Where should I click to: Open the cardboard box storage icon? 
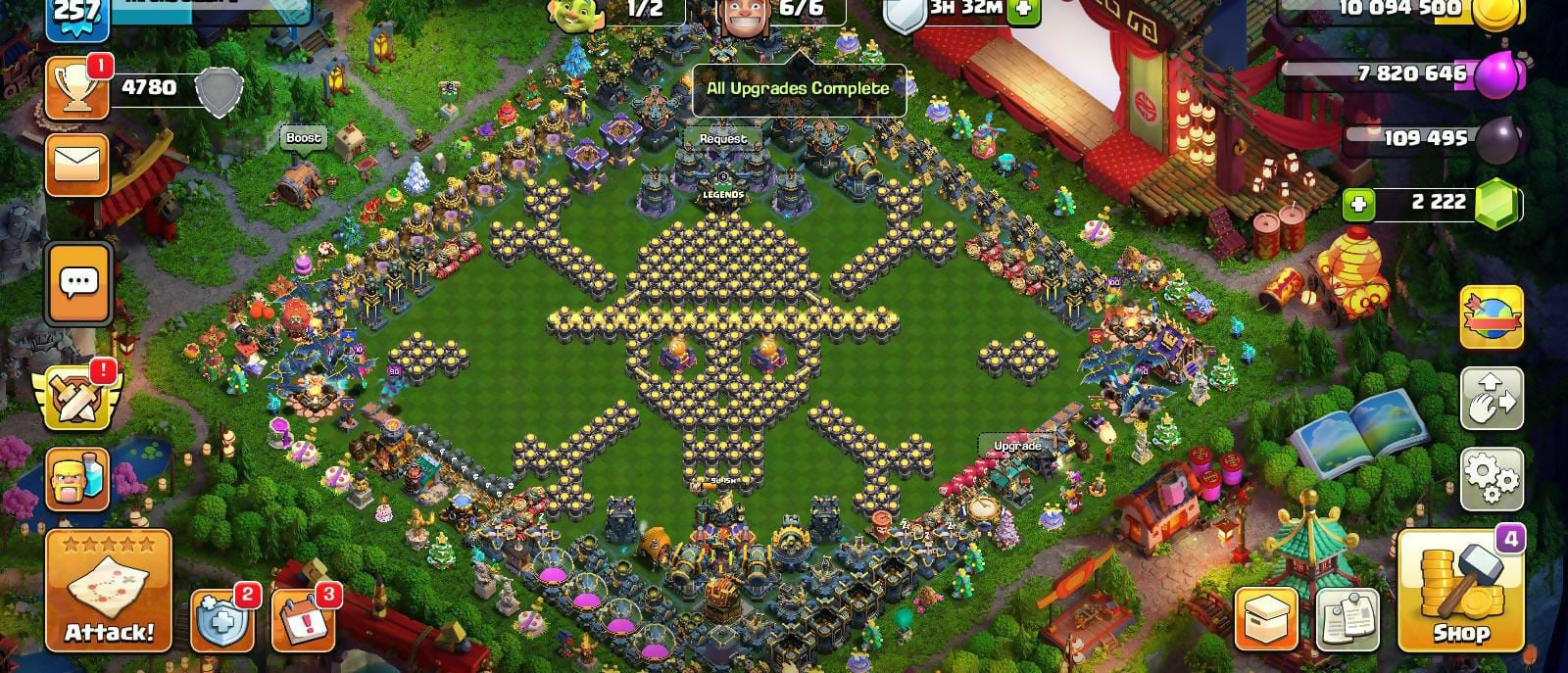1266,619
